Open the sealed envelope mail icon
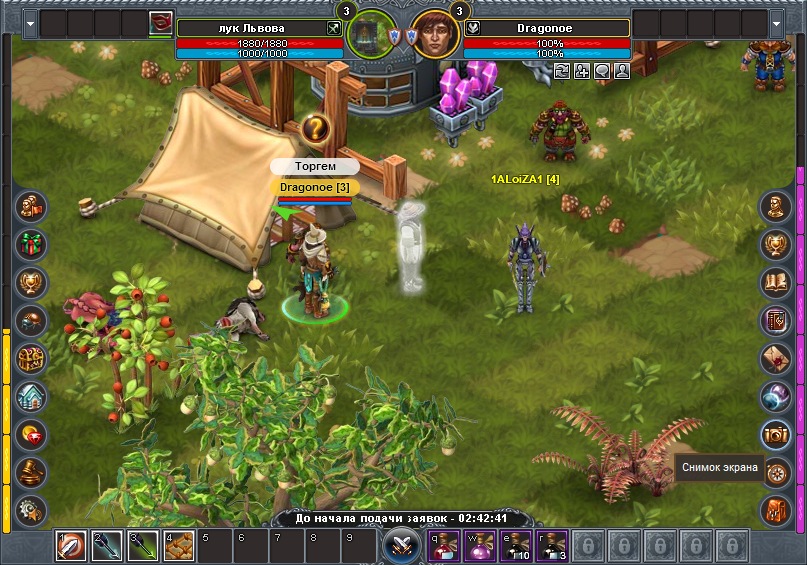Image resolution: width=807 pixels, height=565 pixels. click(x=775, y=358)
